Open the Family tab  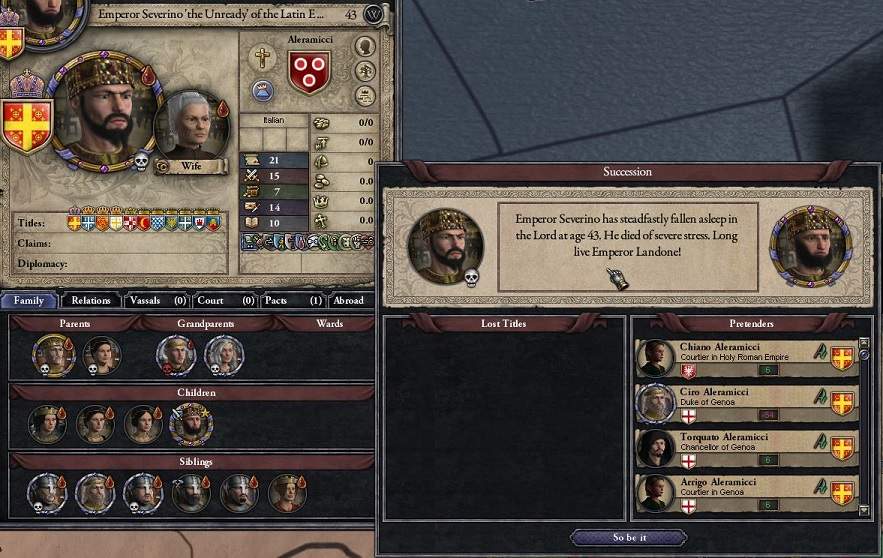(x=29, y=300)
